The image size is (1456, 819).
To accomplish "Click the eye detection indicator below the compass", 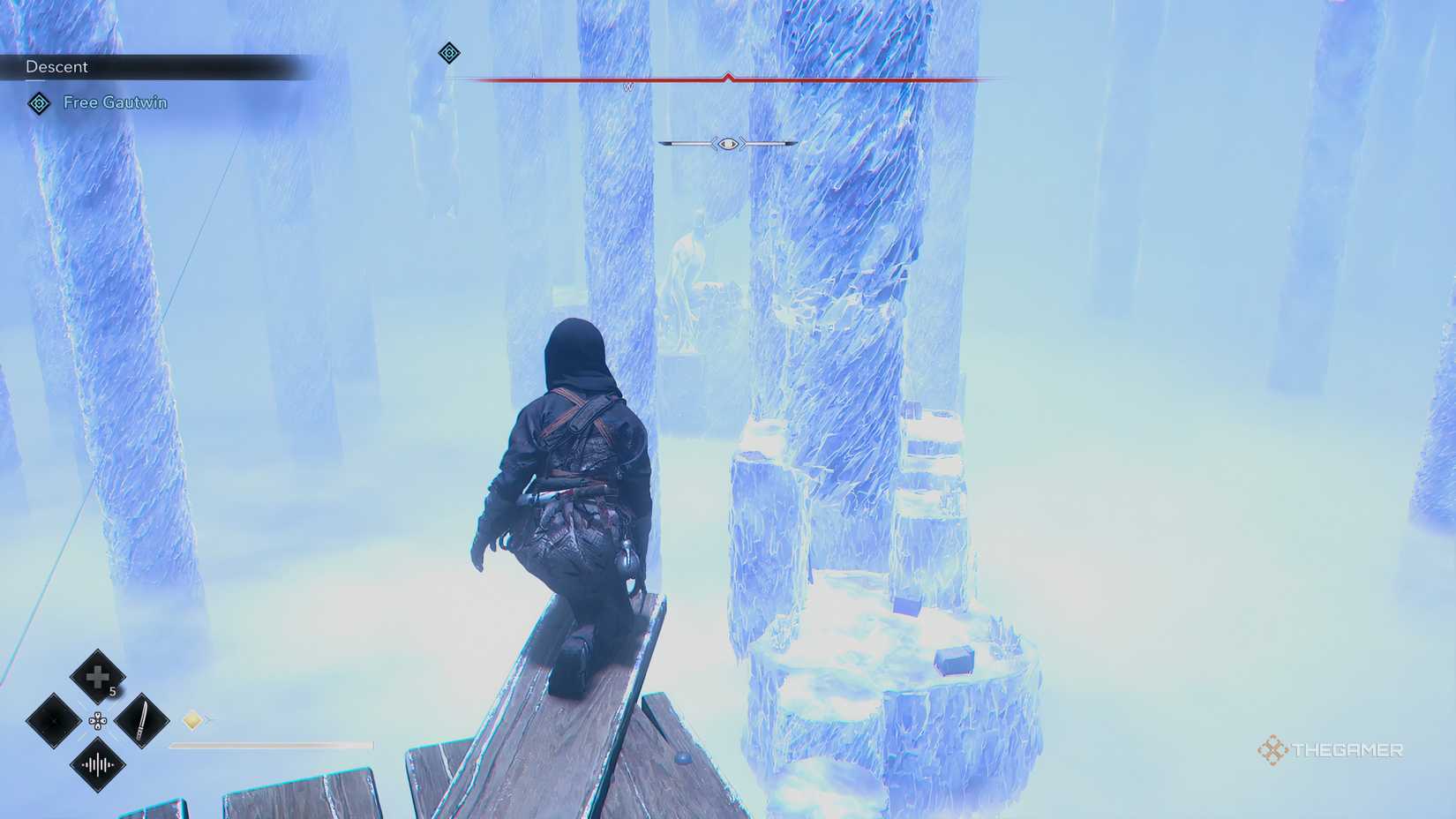I will (x=728, y=144).
